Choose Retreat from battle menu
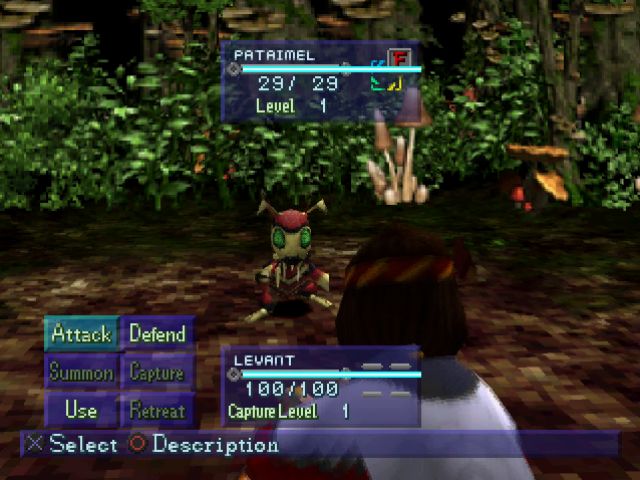 [157, 410]
